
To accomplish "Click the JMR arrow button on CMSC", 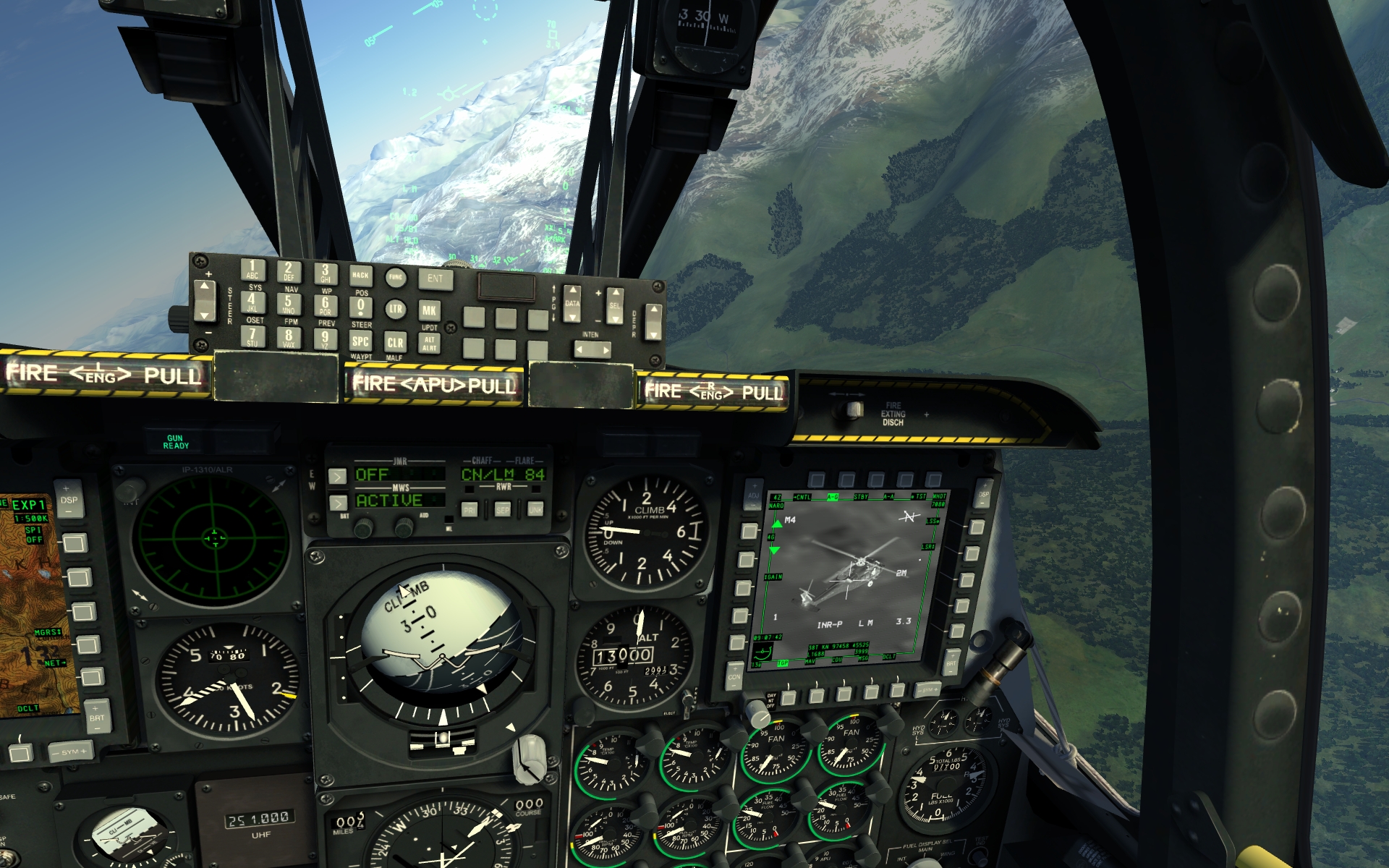I will coord(337,476).
